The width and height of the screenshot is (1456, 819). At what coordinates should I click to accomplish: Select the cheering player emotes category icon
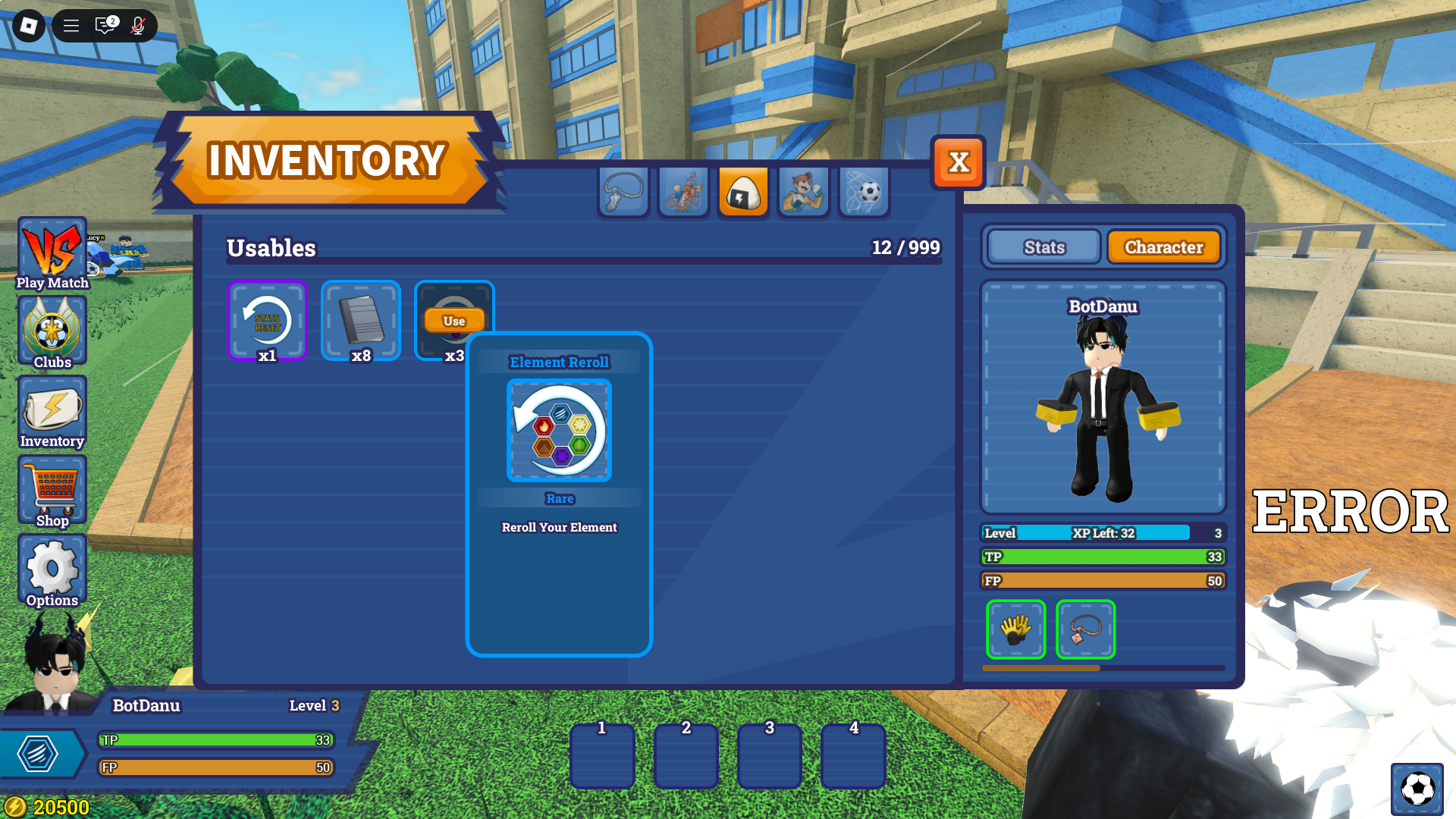tap(803, 192)
